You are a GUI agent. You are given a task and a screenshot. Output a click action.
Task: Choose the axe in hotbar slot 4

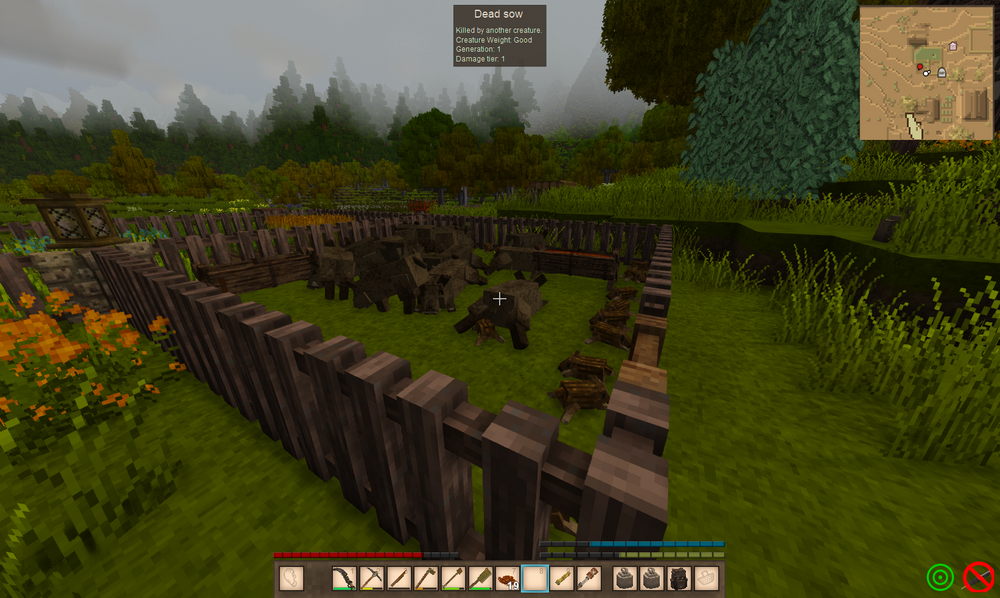coord(426,578)
